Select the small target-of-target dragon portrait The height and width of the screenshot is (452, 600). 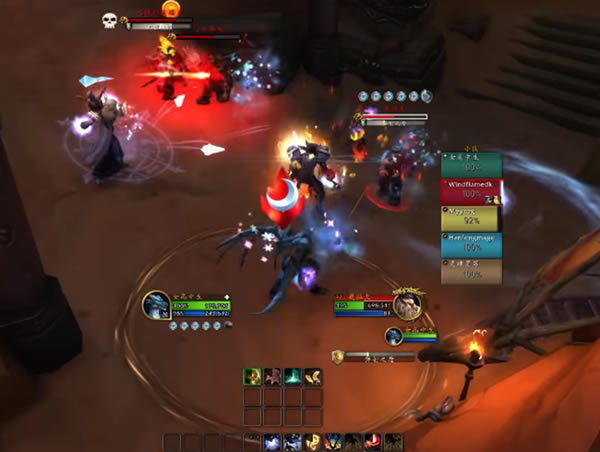click(394, 336)
